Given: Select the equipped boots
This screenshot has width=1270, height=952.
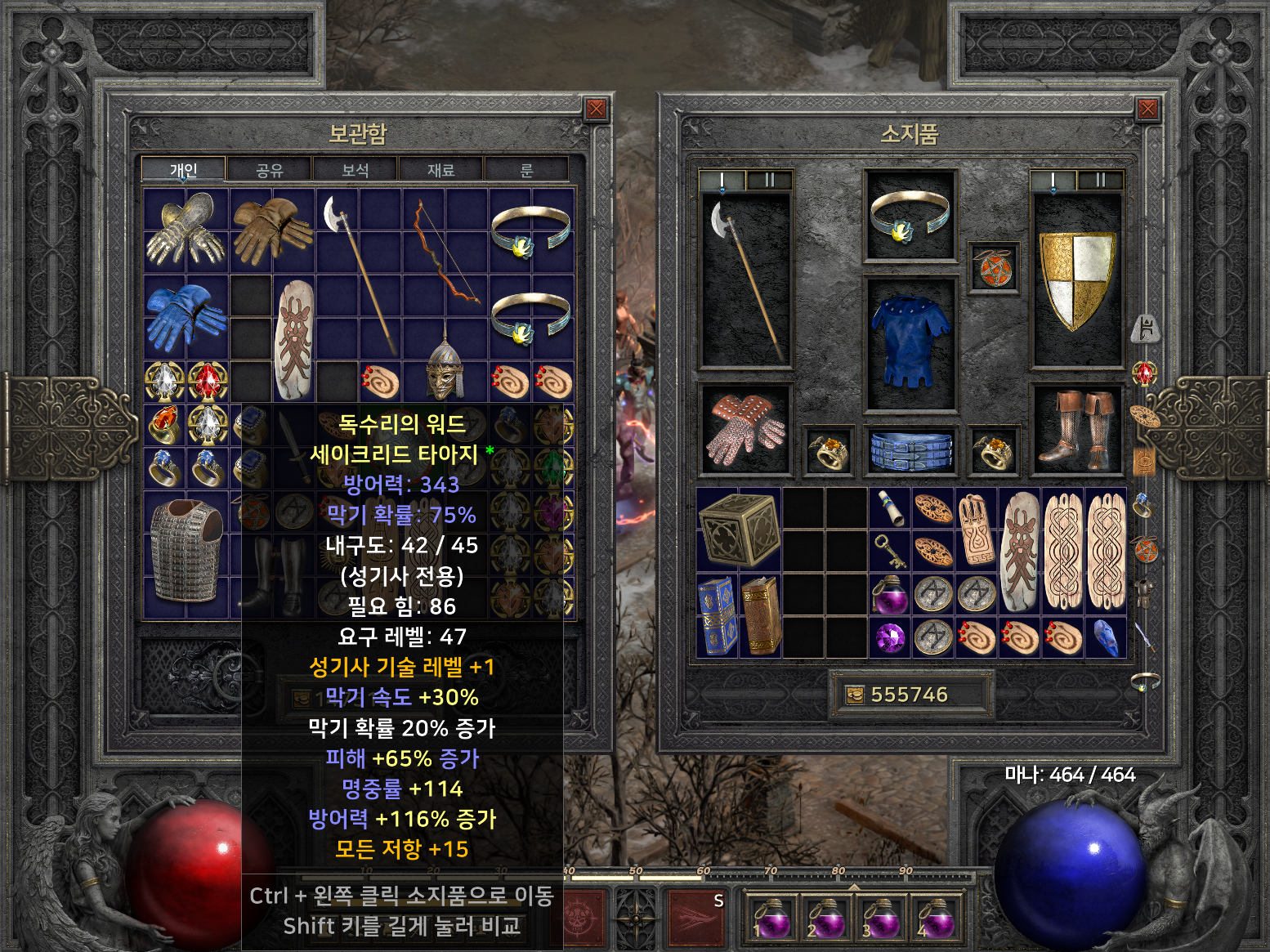Looking at the screenshot, I should pyautogui.click(x=1076, y=429).
